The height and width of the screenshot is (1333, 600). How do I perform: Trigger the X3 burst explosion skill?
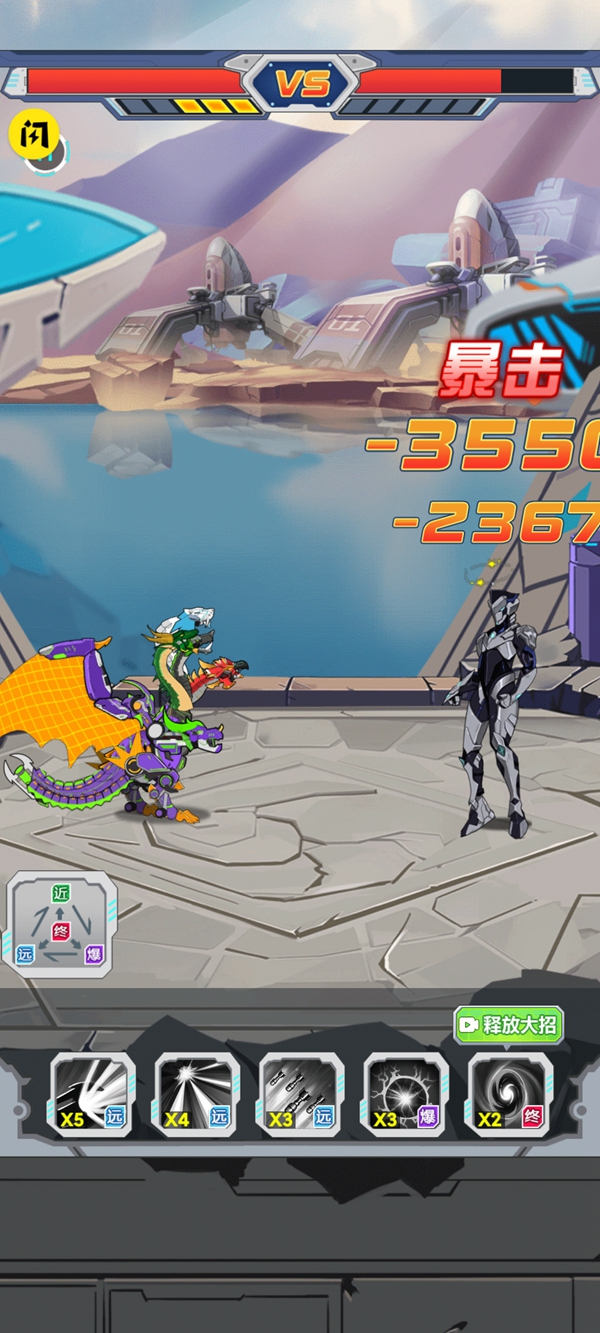405,1094
